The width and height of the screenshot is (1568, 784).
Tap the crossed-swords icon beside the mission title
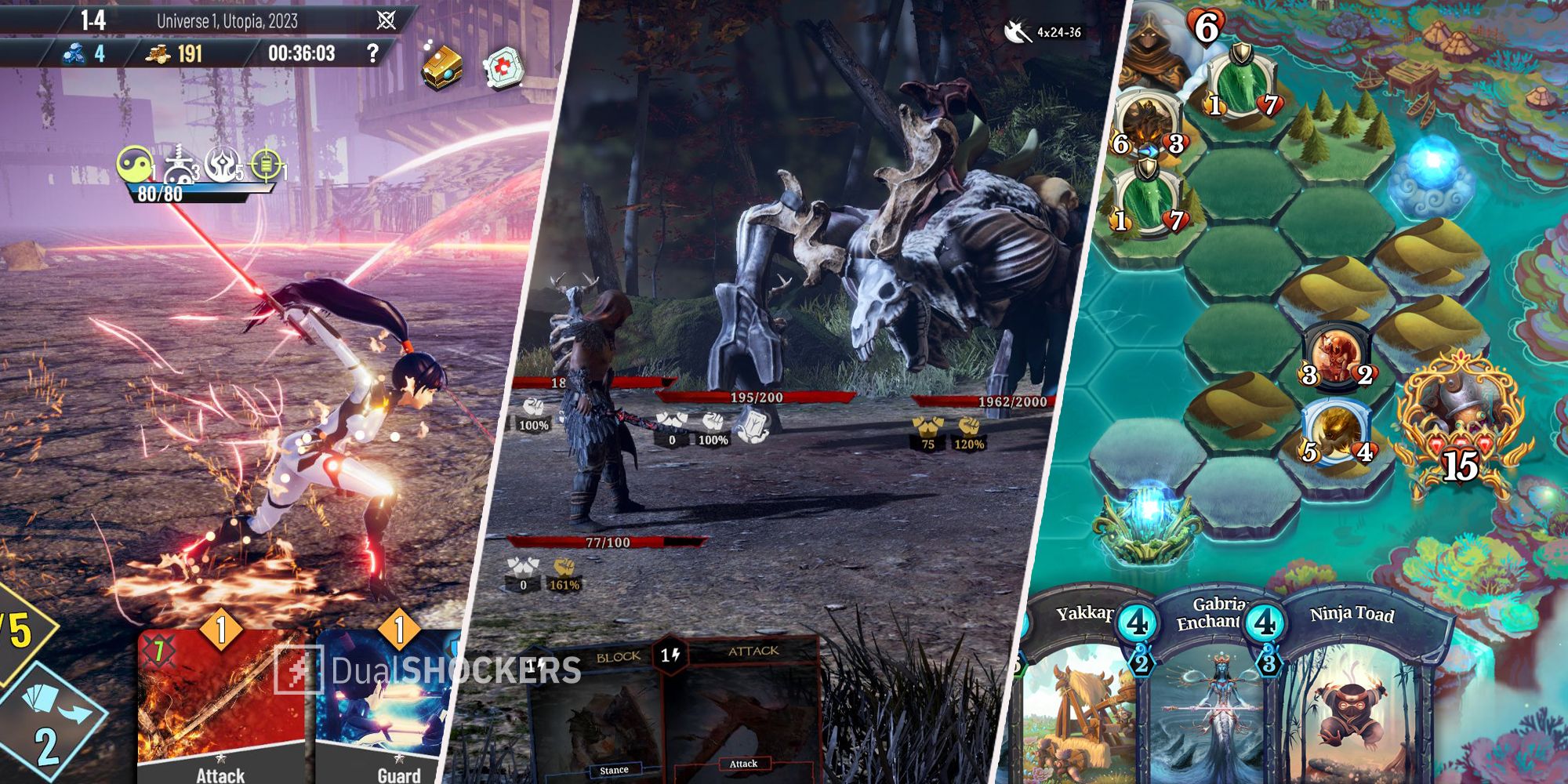[386, 20]
